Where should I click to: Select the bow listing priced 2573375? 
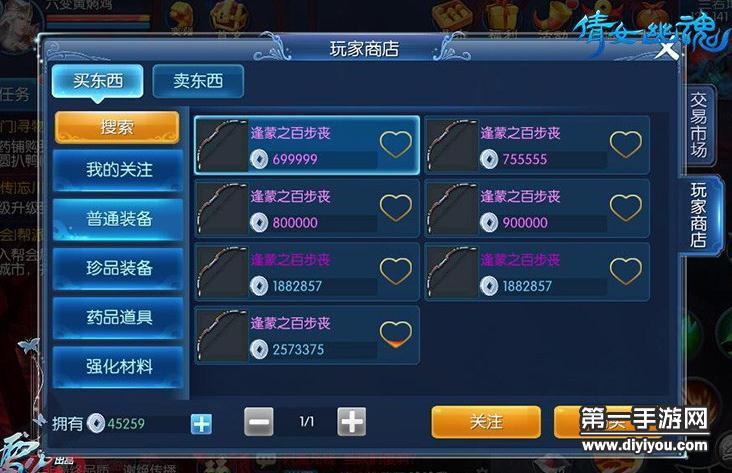tap(306, 335)
